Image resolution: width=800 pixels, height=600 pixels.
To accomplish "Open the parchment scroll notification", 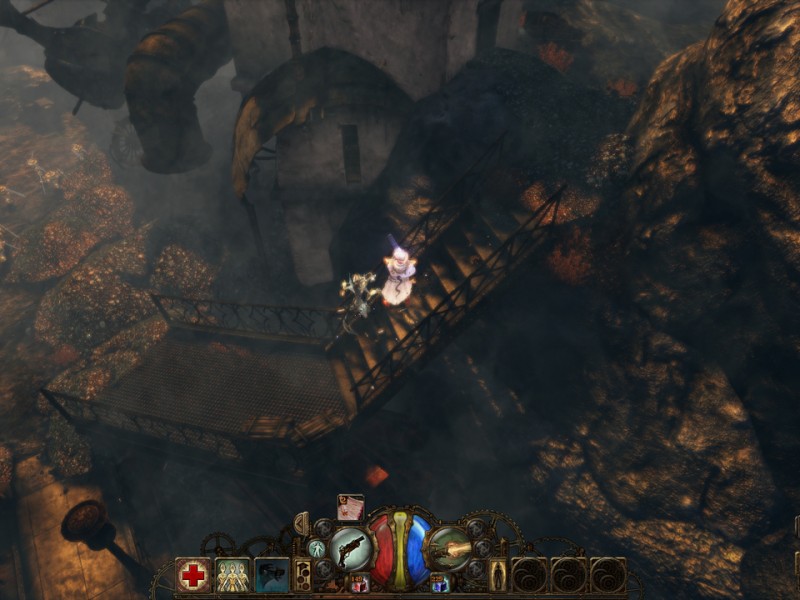I will coord(350,507).
